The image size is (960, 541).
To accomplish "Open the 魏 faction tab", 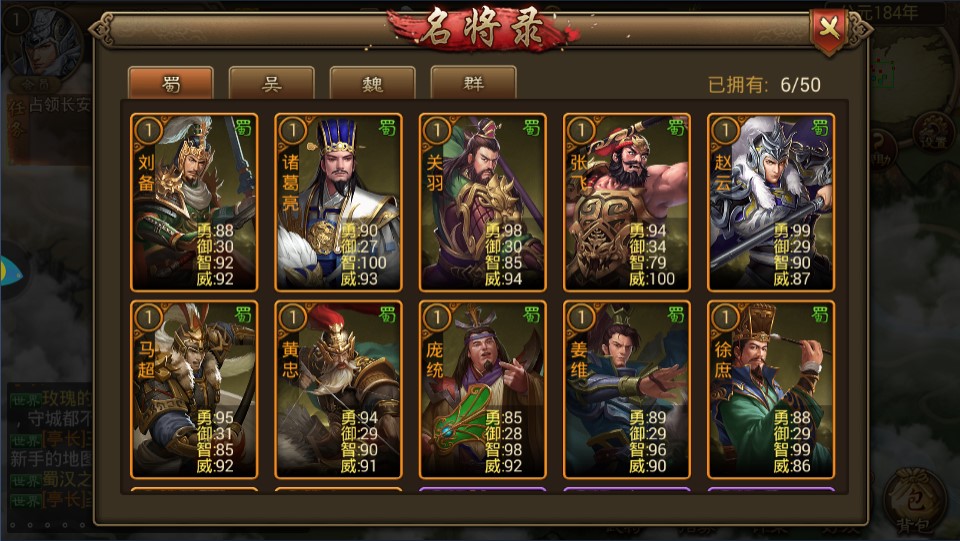I will (372, 83).
